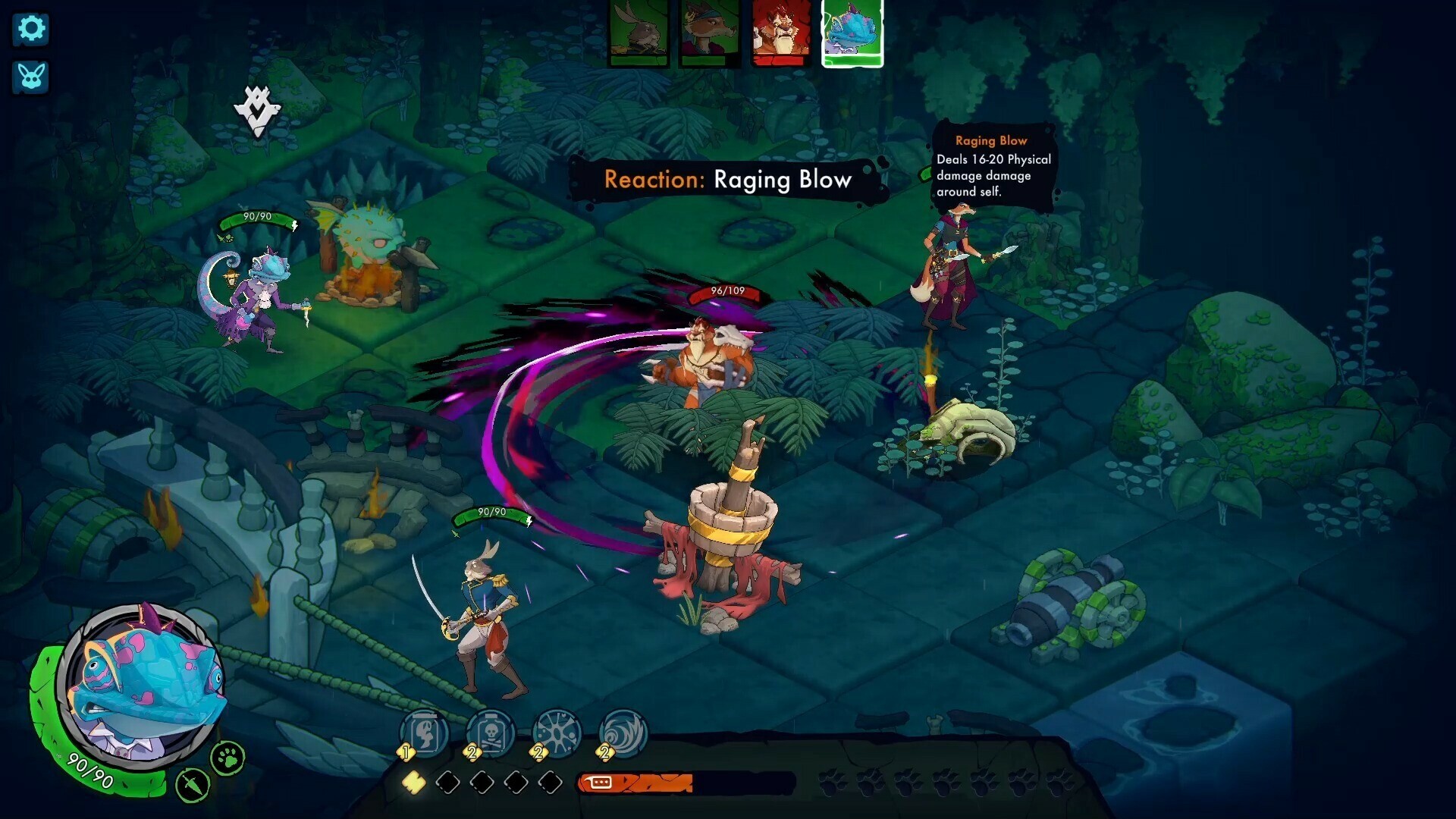Click the fox-head menu icon below settings
The width and height of the screenshot is (1456, 819).
(x=30, y=77)
